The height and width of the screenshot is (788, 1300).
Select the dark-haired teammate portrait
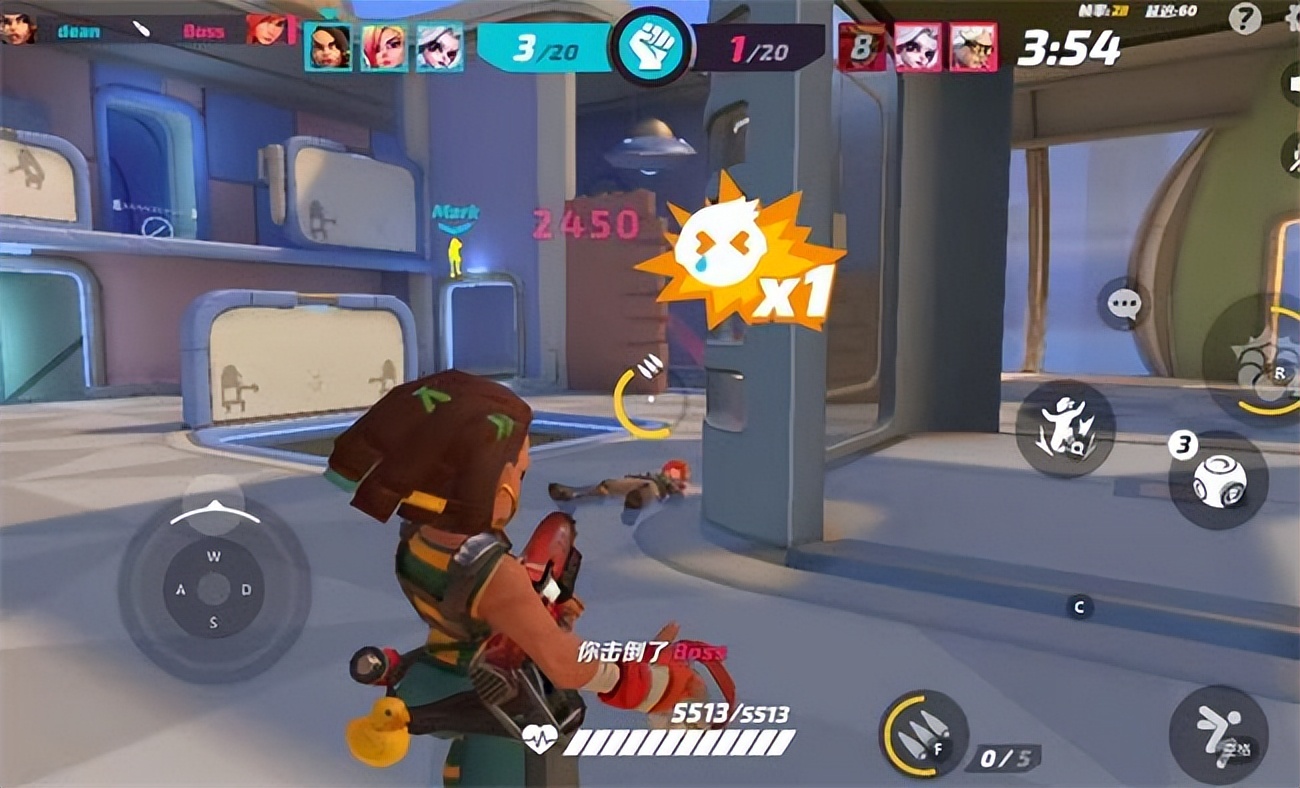point(328,47)
